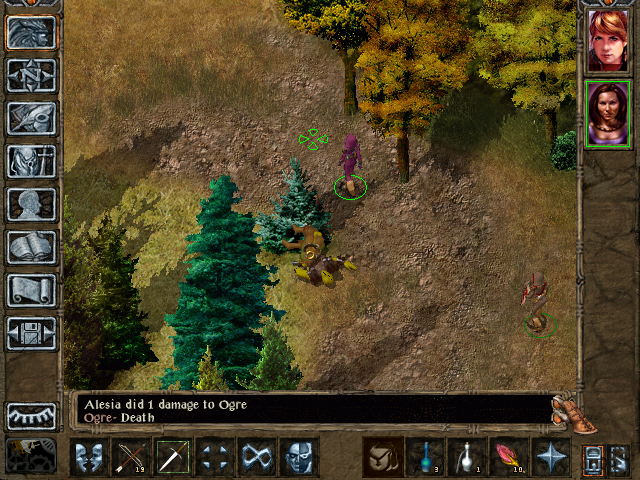Select the staff weapon slot
The height and width of the screenshot is (480, 640).
click(x=173, y=458)
